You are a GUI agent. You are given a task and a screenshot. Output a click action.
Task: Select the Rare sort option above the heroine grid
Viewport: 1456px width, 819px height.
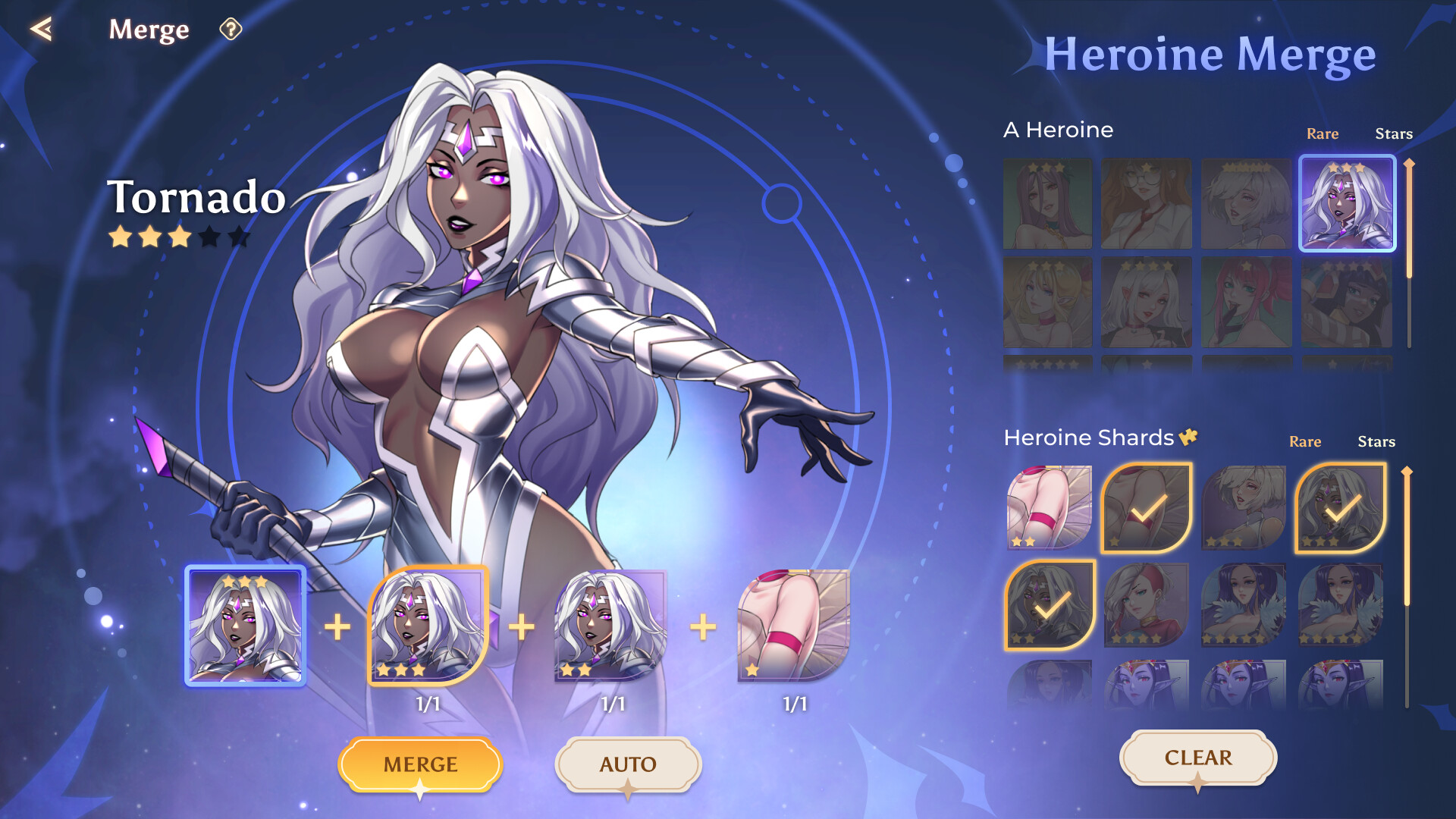(1323, 133)
